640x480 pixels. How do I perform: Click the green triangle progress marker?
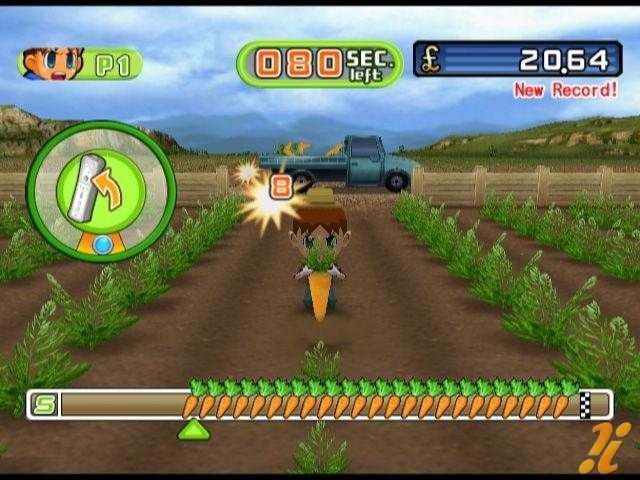click(193, 429)
